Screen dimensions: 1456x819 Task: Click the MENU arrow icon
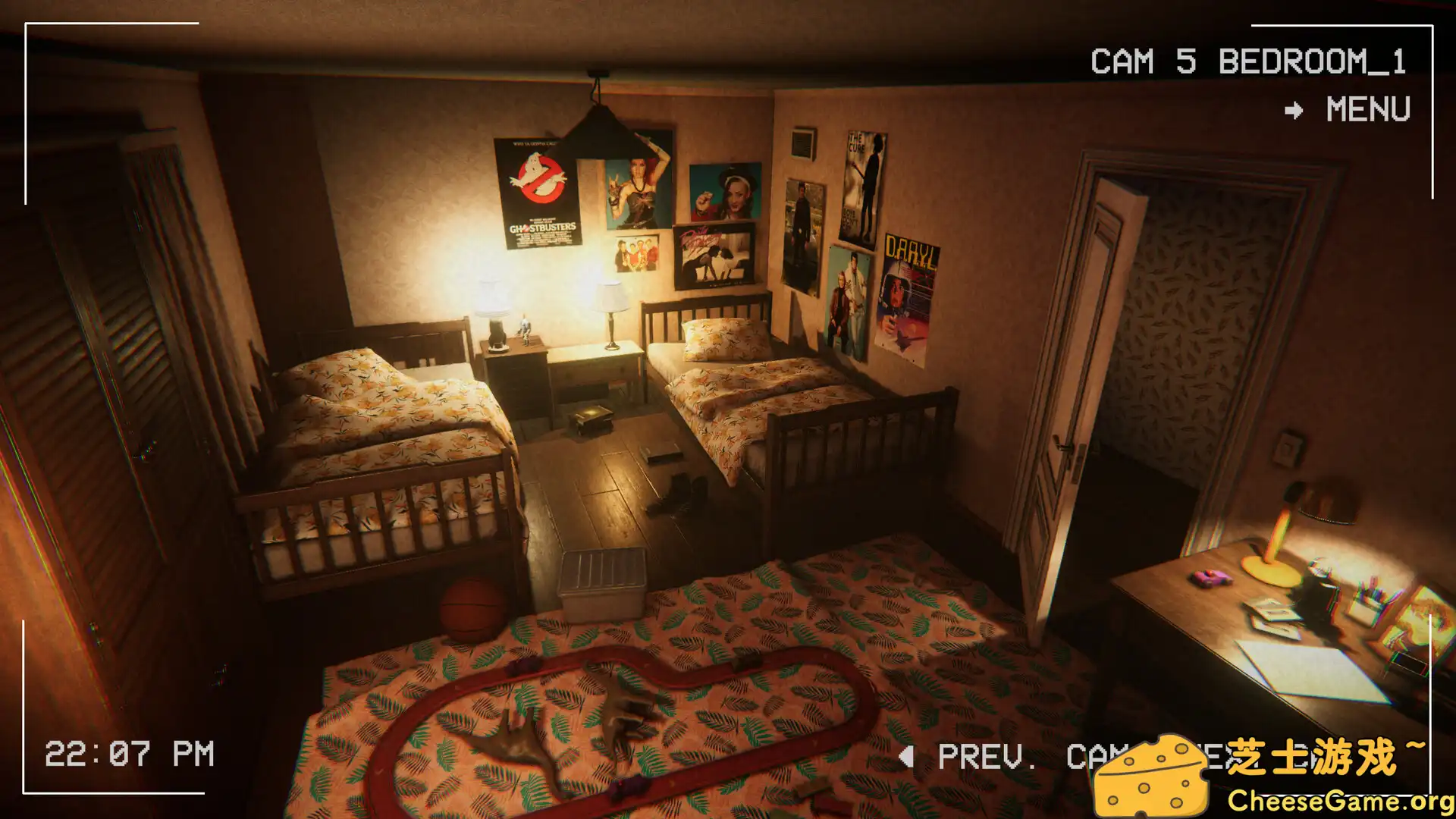pyautogui.click(x=1294, y=111)
